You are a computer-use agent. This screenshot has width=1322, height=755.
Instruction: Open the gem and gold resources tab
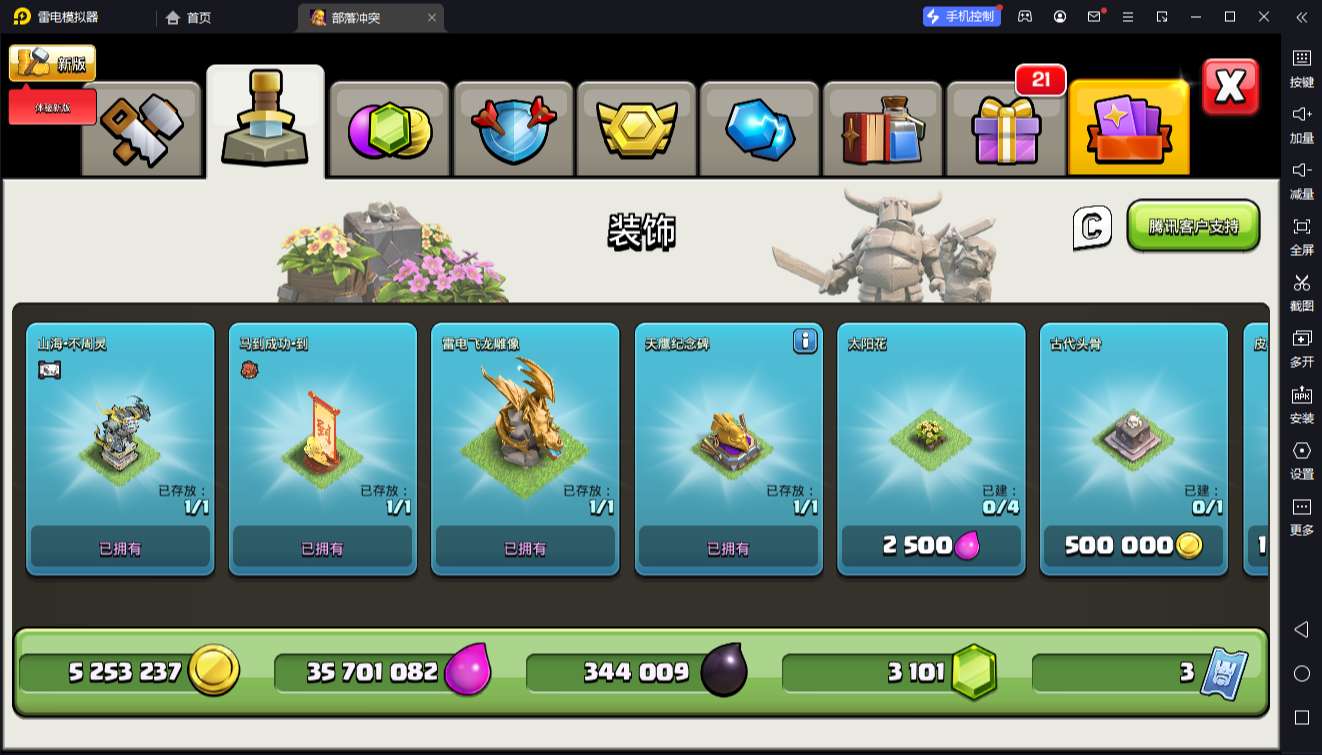pyautogui.click(x=389, y=130)
